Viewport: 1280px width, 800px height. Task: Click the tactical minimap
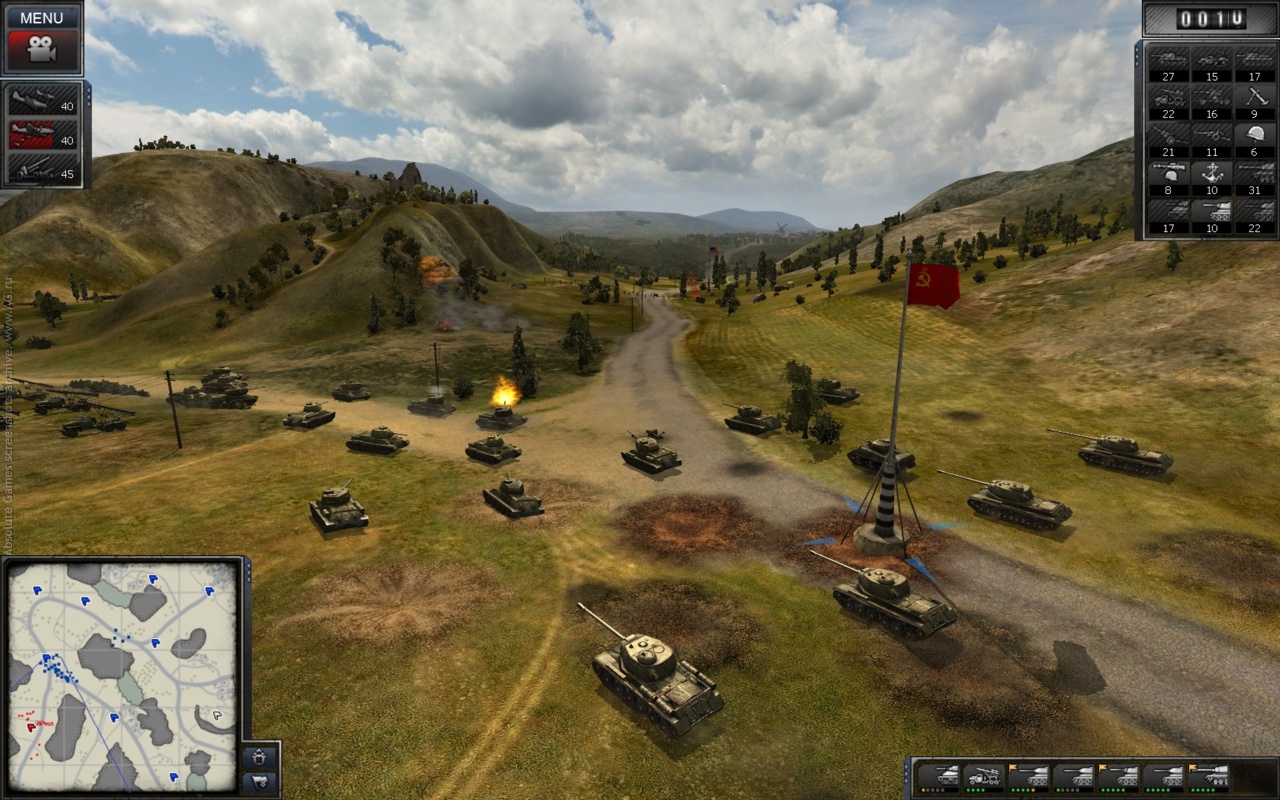click(x=123, y=675)
